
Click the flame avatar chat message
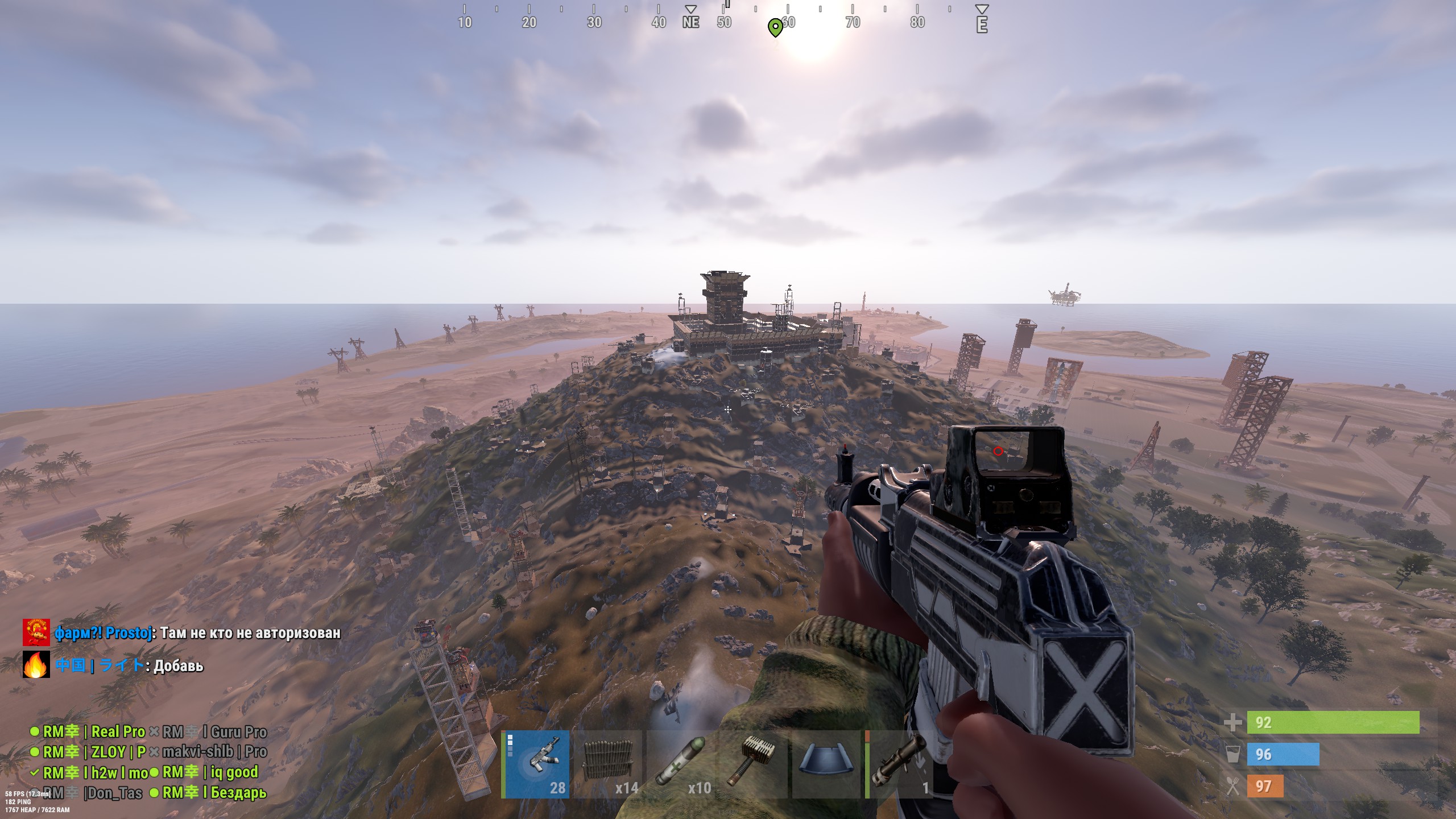129,665
